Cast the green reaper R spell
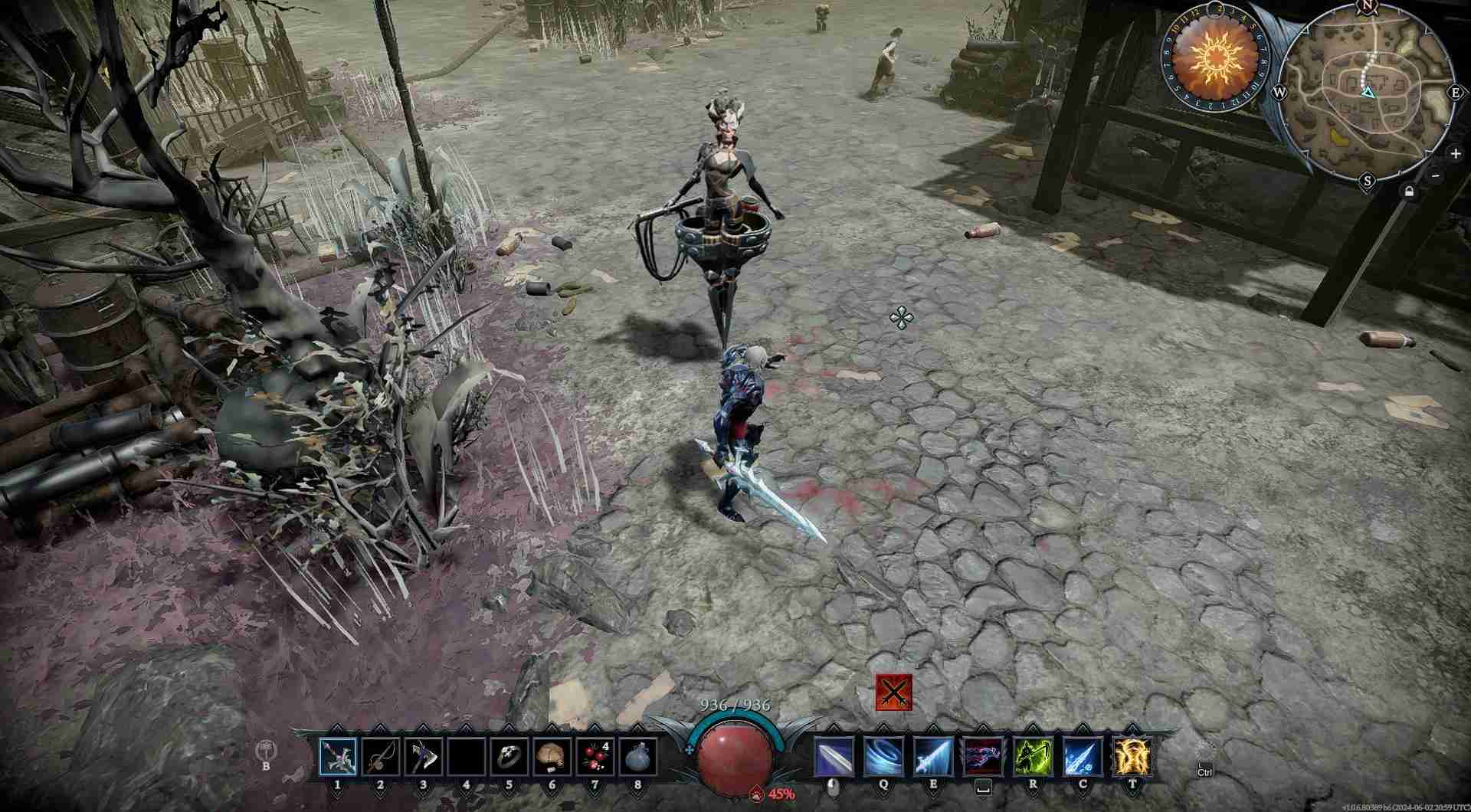Image resolution: width=1471 pixels, height=812 pixels. 1033,757
